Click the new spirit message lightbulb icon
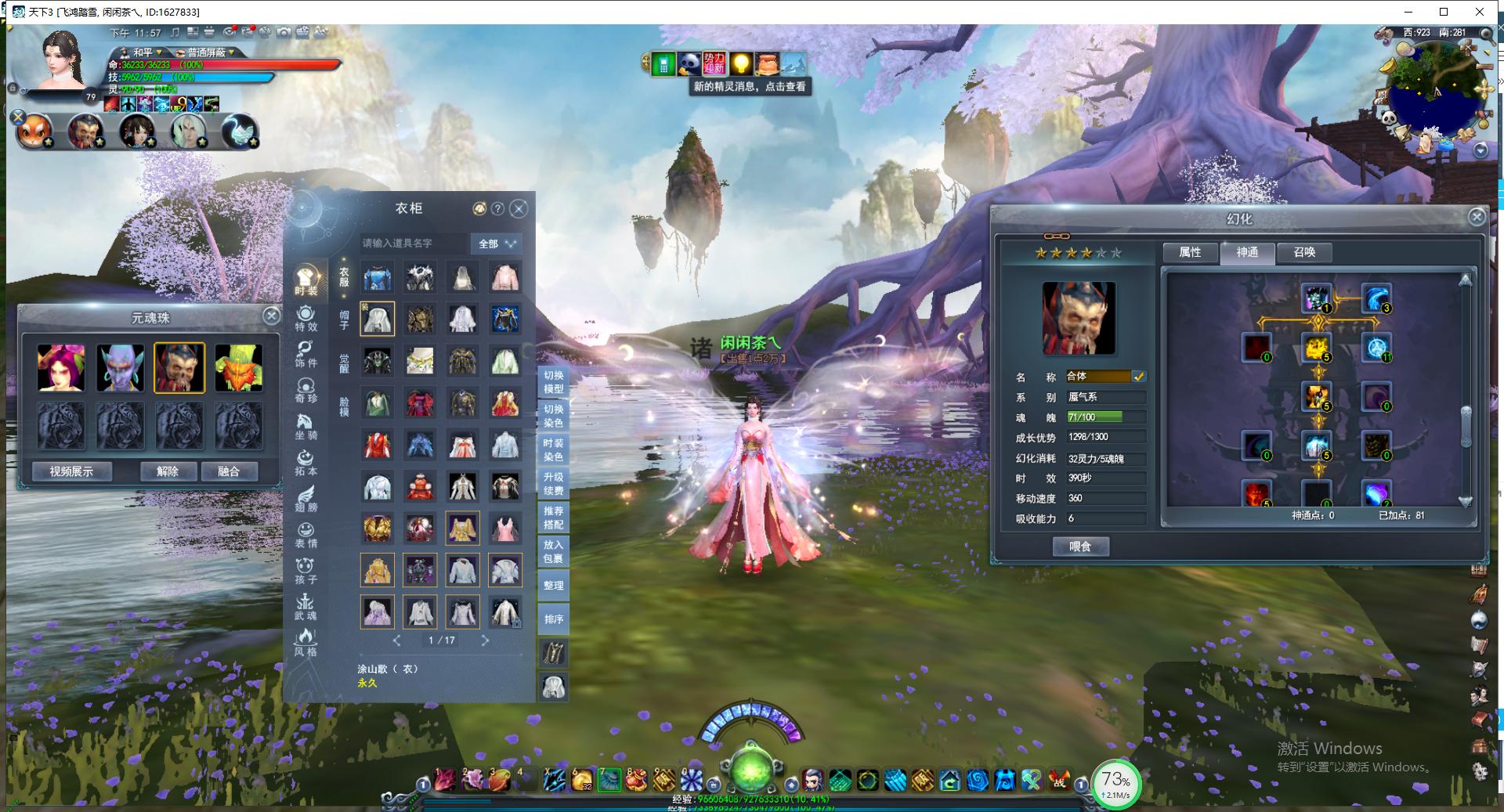 740,63
